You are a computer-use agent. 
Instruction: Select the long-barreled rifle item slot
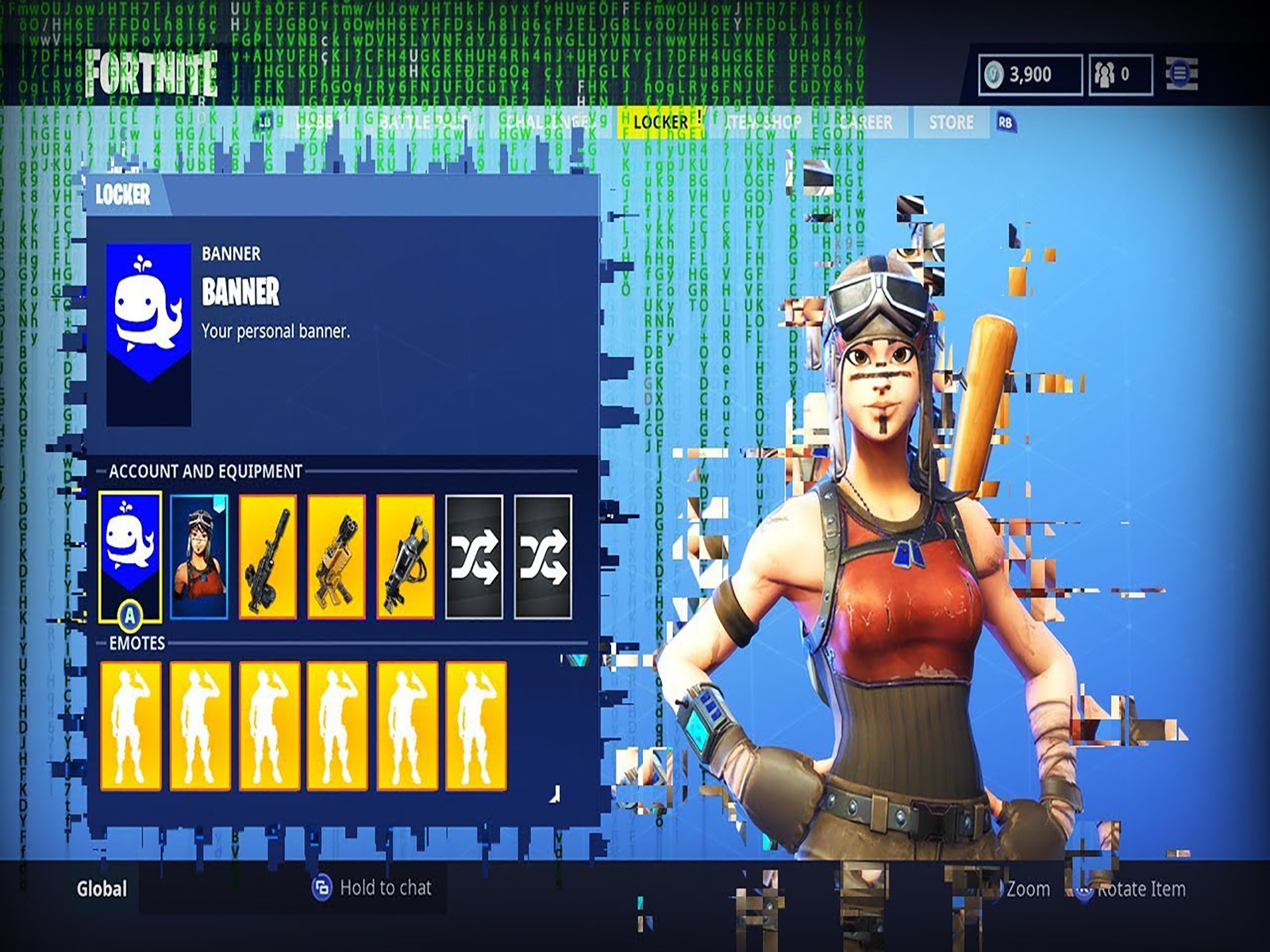268,556
